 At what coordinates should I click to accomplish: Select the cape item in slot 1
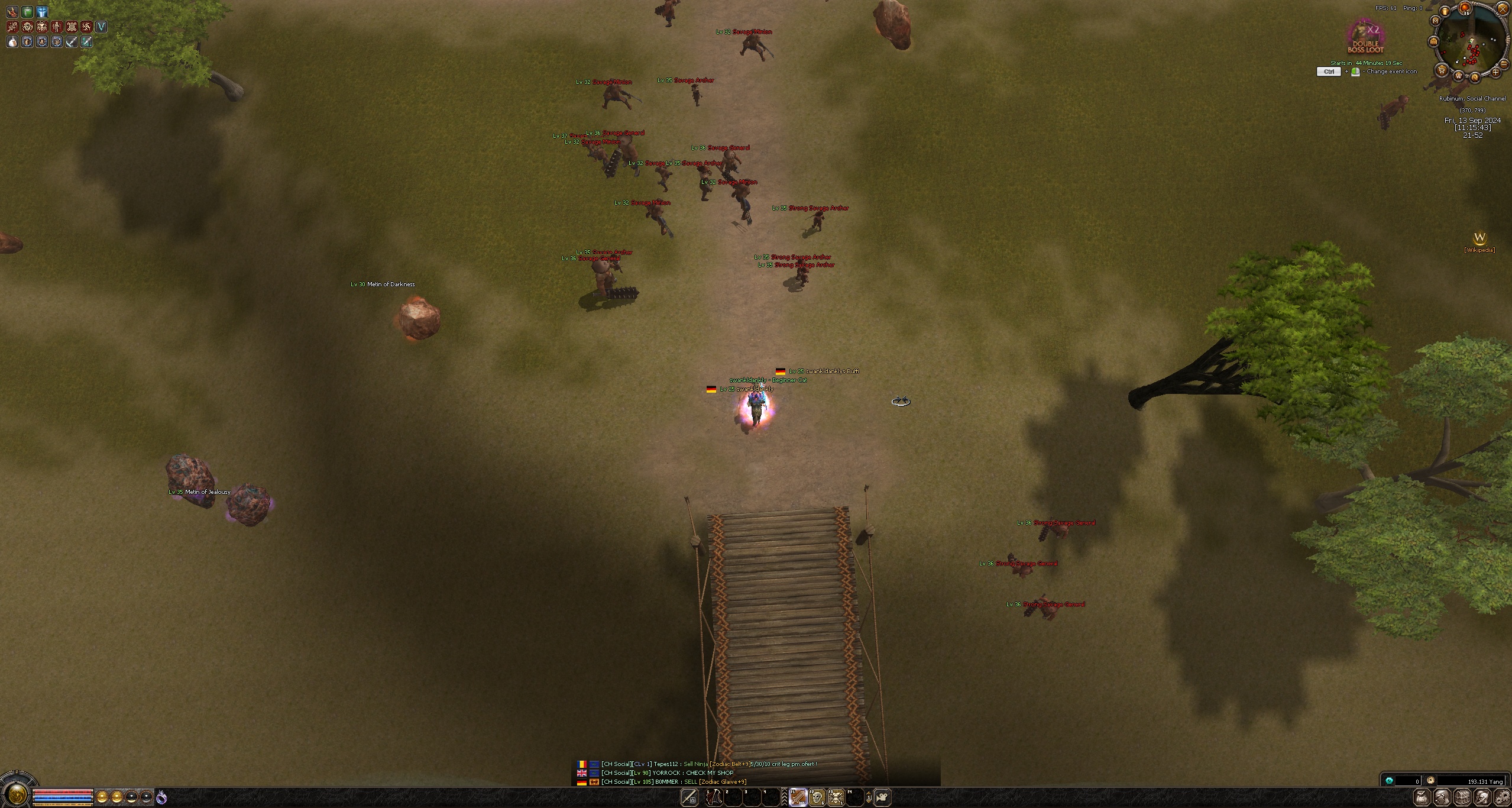[x=714, y=797]
